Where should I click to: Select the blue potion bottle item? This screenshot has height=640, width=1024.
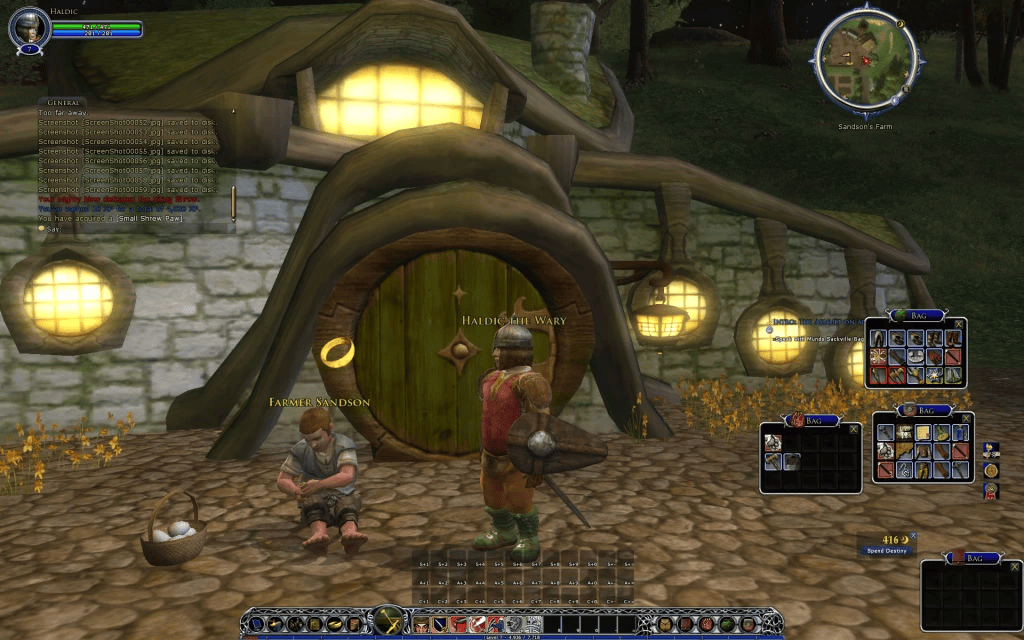pyautogui.click(x=960, y=432)
